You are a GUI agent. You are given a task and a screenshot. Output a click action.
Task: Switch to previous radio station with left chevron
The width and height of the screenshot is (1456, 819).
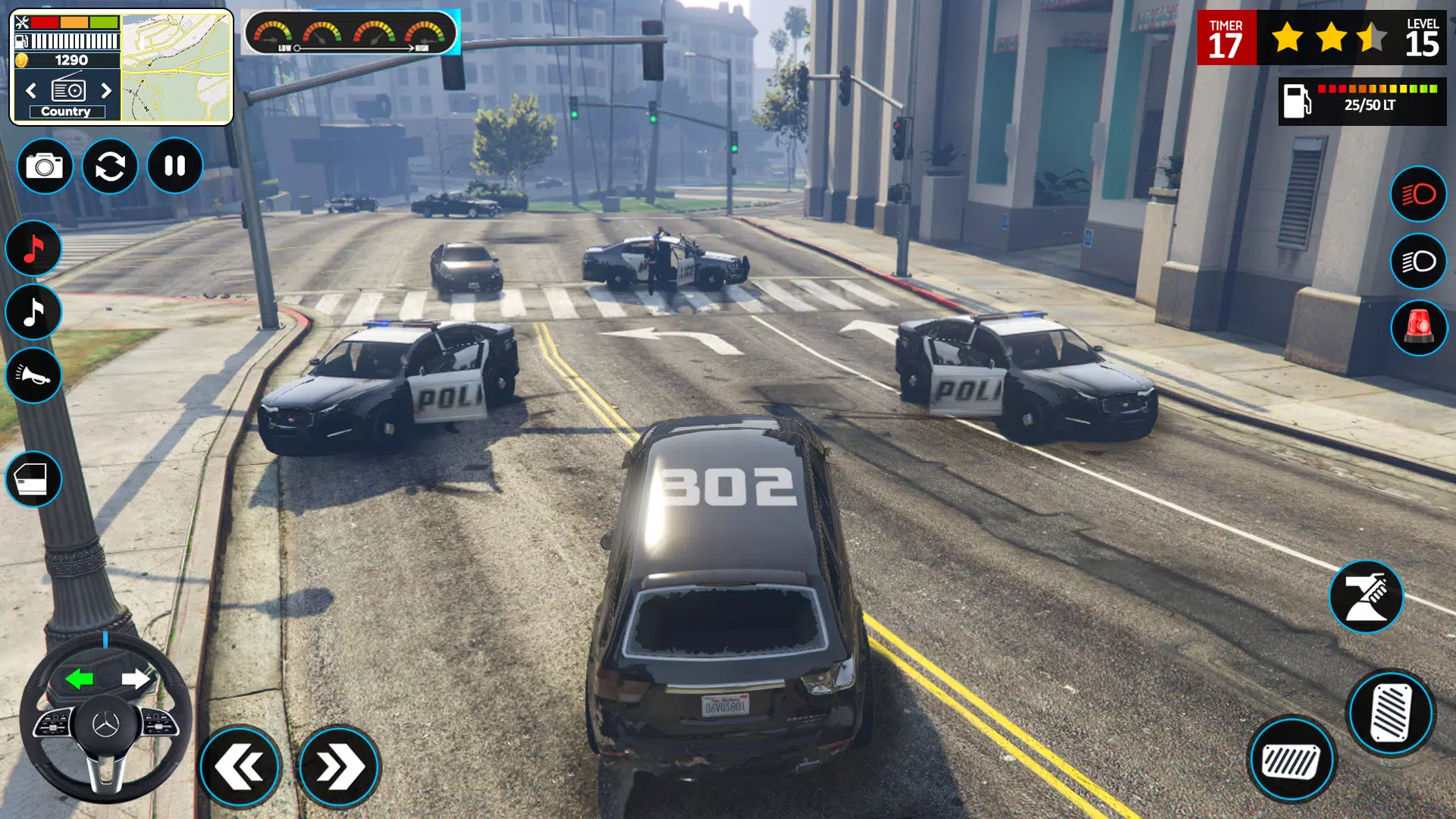30,90
